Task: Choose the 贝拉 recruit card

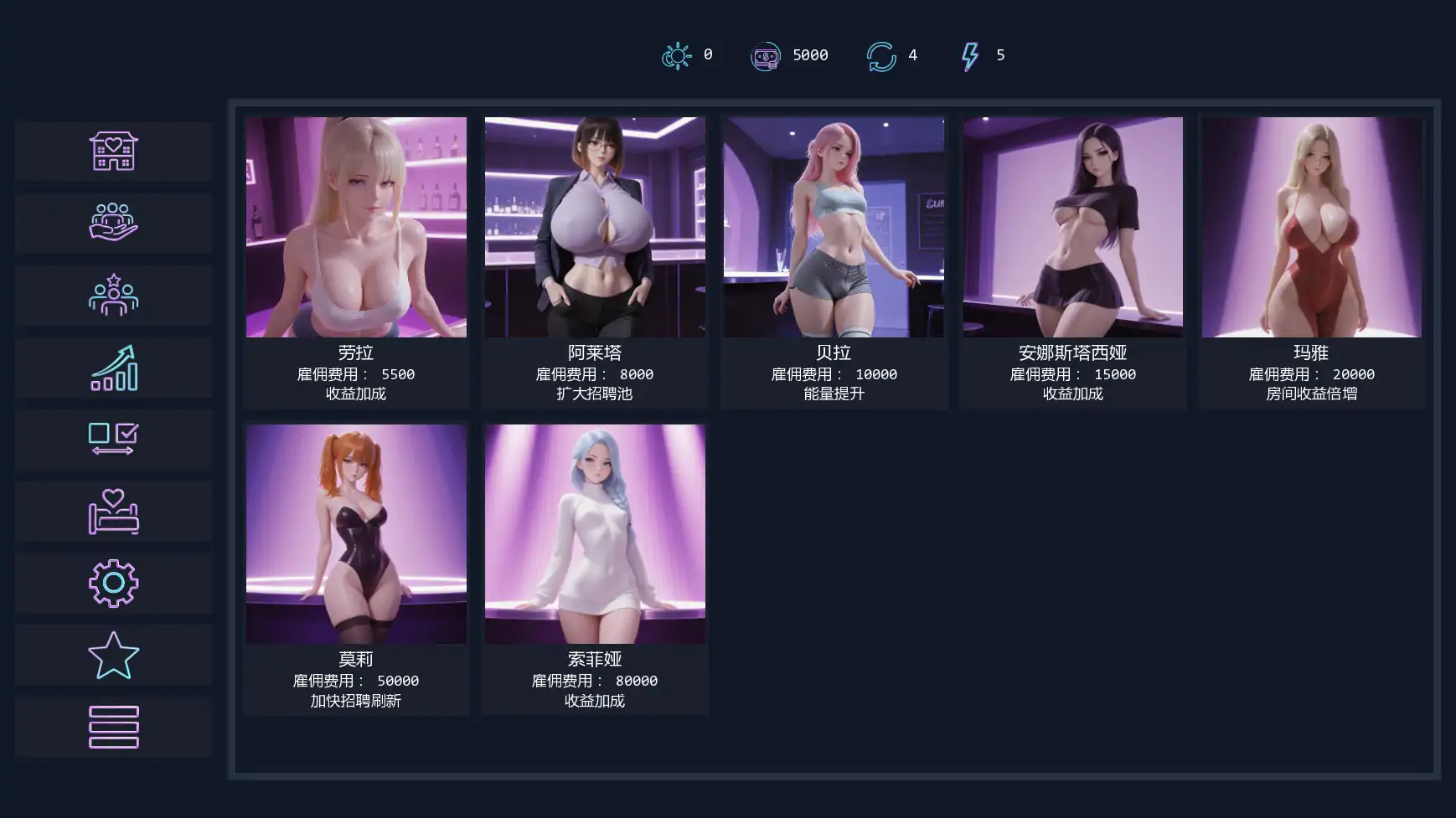Action: 834,261
